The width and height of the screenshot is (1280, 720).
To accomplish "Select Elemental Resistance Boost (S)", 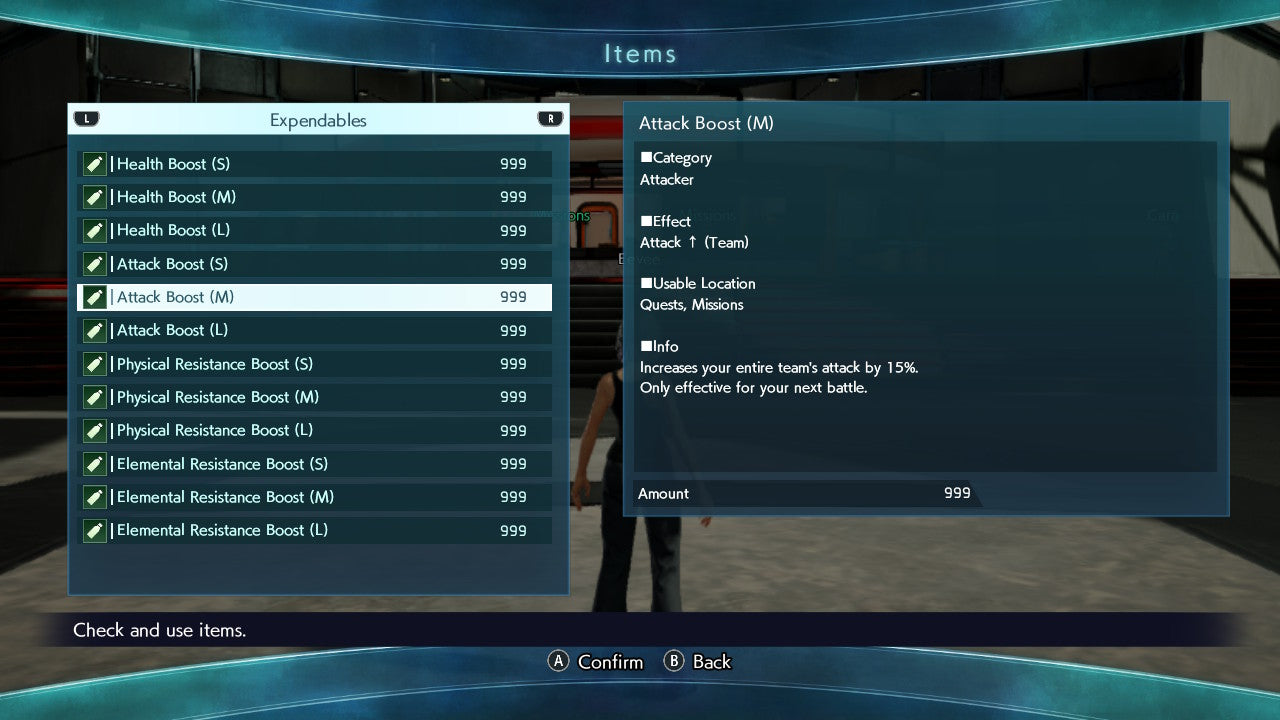I will click(x=315, y=464).
